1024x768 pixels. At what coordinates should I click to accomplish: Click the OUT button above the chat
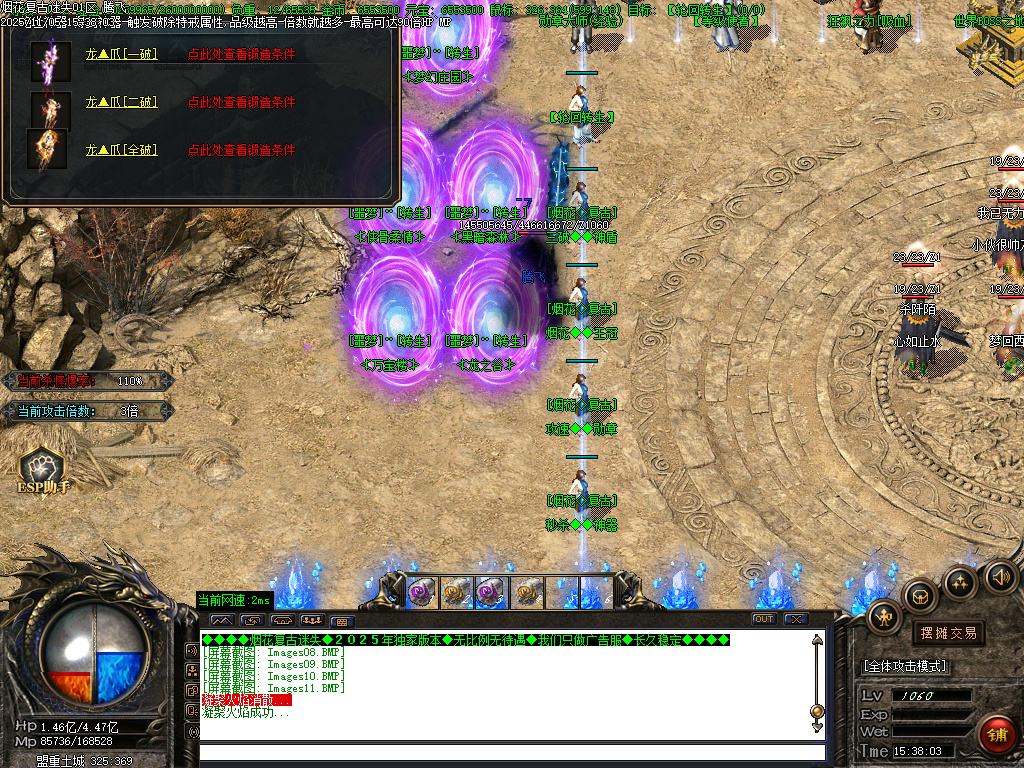click(x=764, y=619)
